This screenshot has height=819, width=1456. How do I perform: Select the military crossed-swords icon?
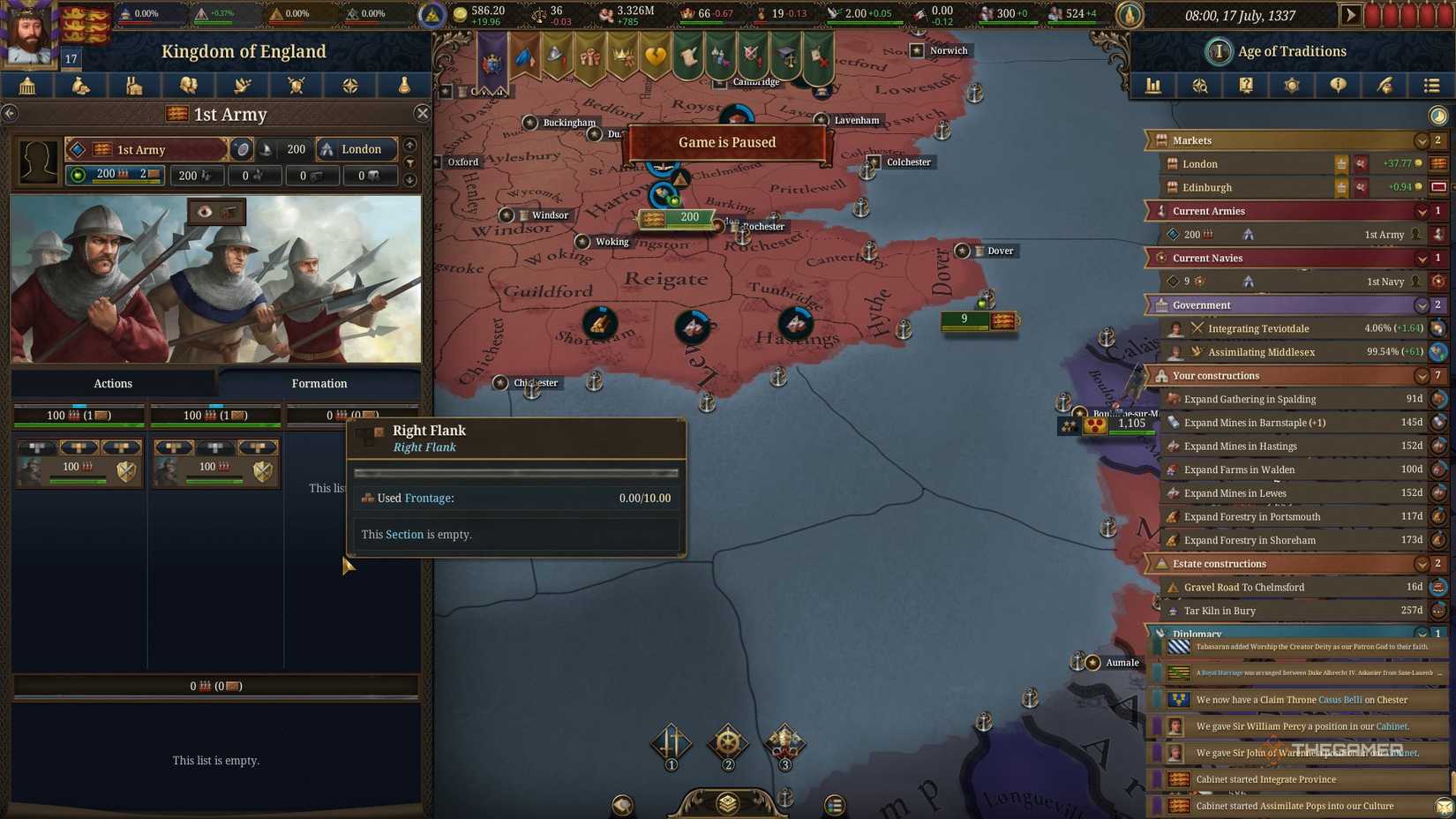[296, 86]
